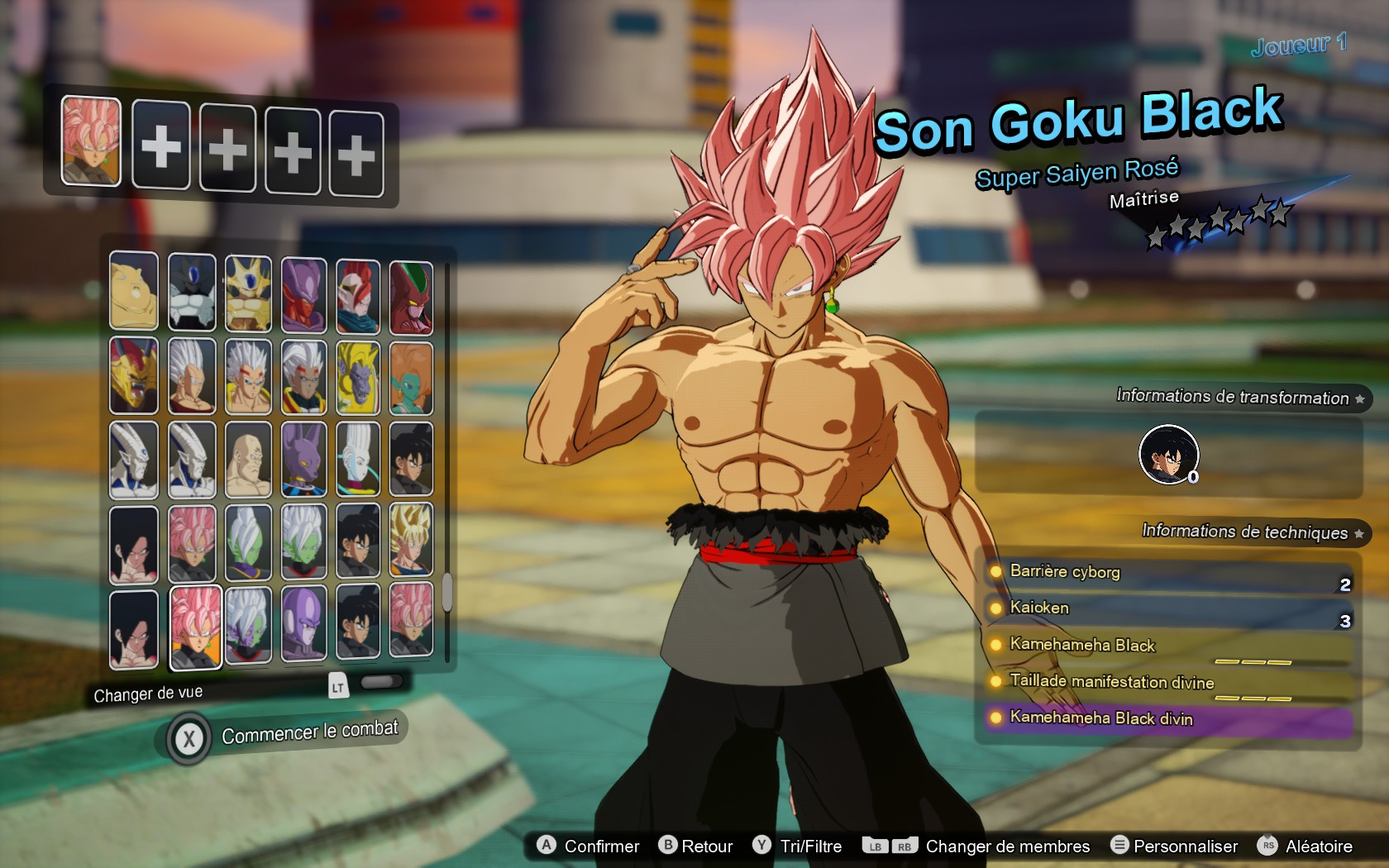Select the Whis character portrait
This screenshot has width=1389, height=868.
tap(359, 460)
